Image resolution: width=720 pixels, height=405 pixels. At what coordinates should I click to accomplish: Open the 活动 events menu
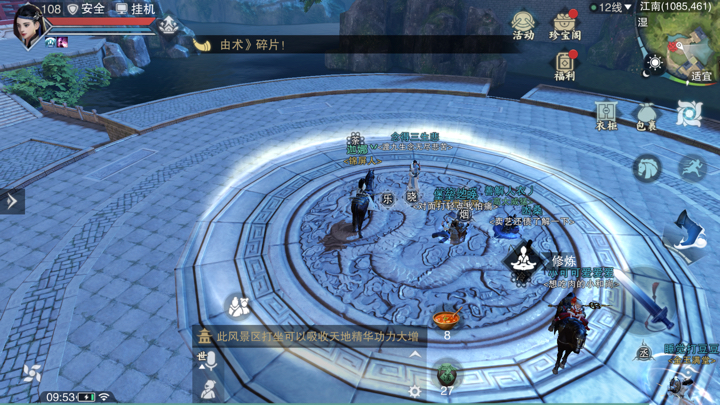[523, 24]
